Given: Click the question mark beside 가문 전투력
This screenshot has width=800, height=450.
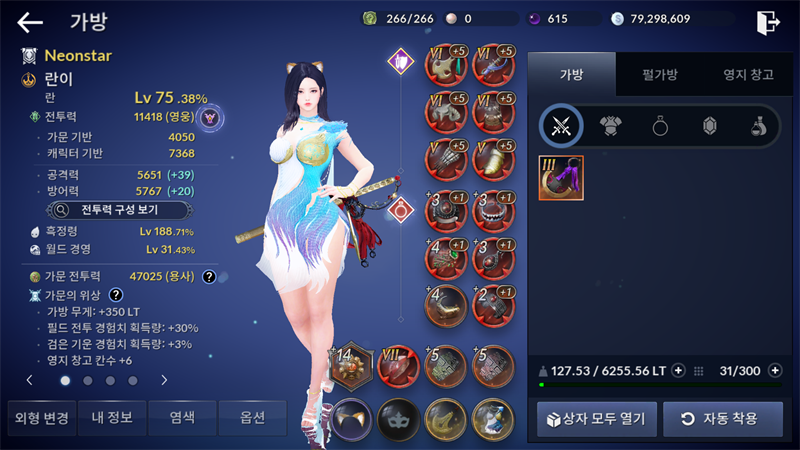Looking at the screenshot, I should pos(209,276).
